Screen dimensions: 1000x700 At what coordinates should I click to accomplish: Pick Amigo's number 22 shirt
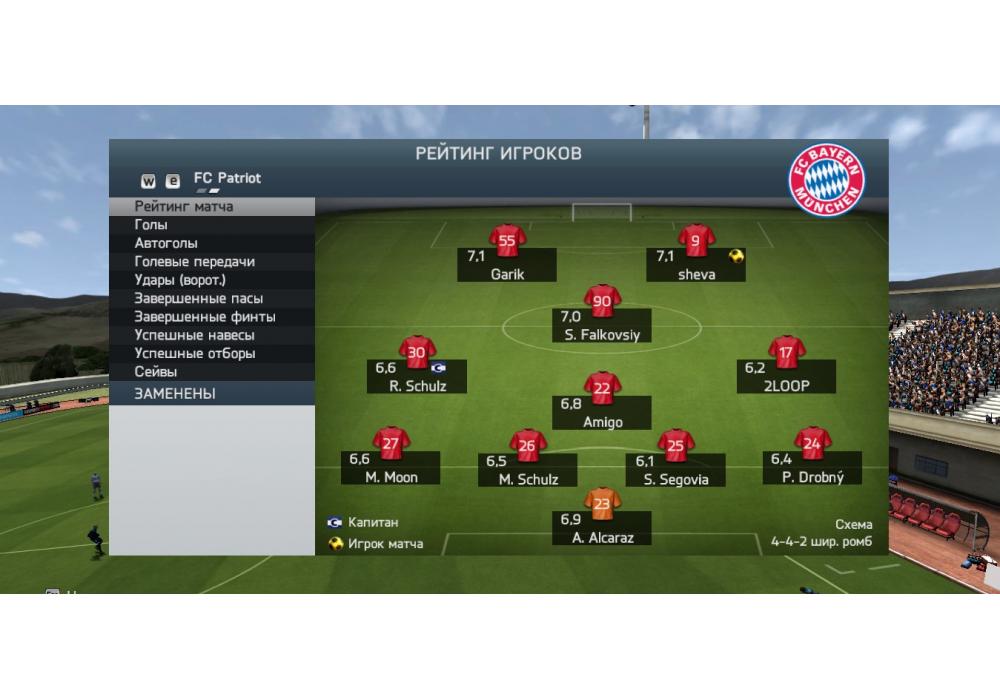[602, 388]
